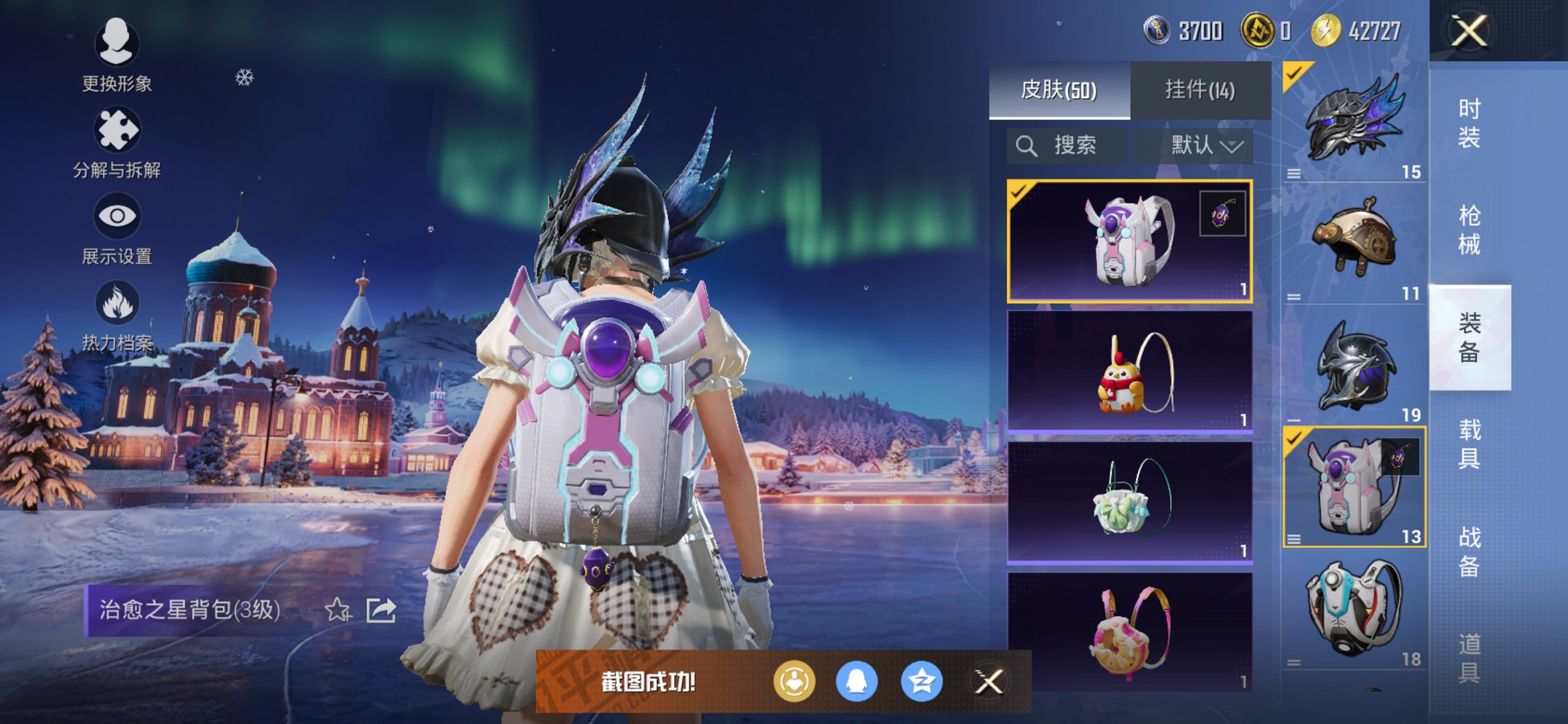The width and height of the screenshot is (1568, 724).
Task: Favorite the backpack with the star icon
Action: [x=337, y=610]
